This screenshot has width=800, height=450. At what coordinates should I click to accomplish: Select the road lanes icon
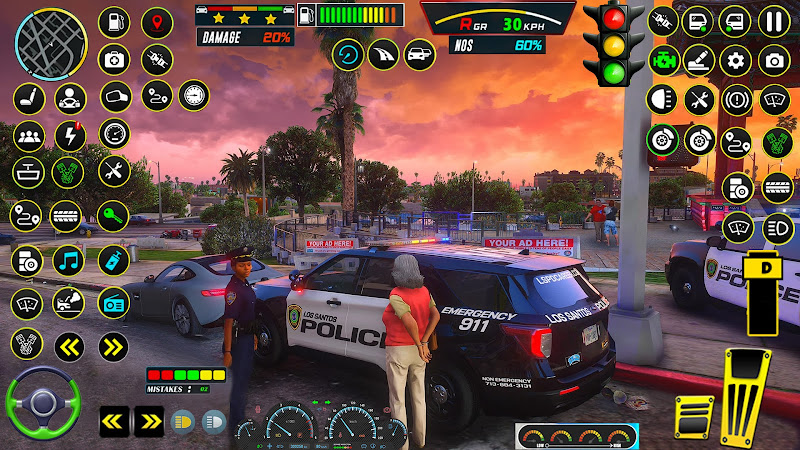click(x=384, y=54)
